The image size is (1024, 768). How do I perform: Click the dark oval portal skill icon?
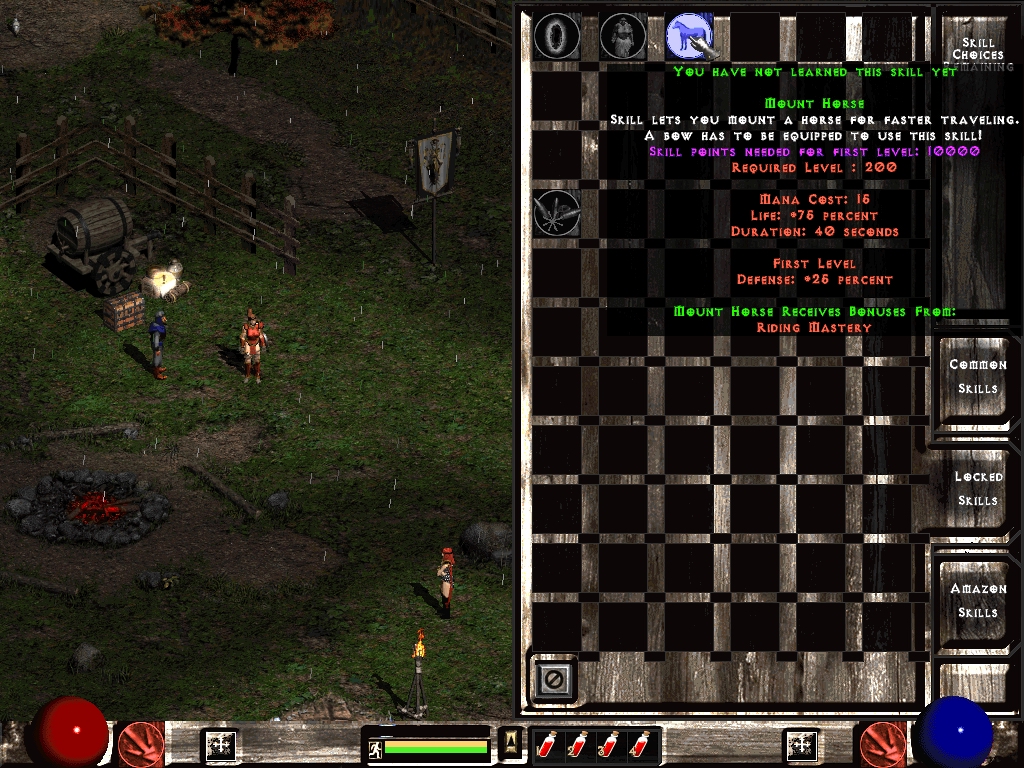[x=557, y=37]
